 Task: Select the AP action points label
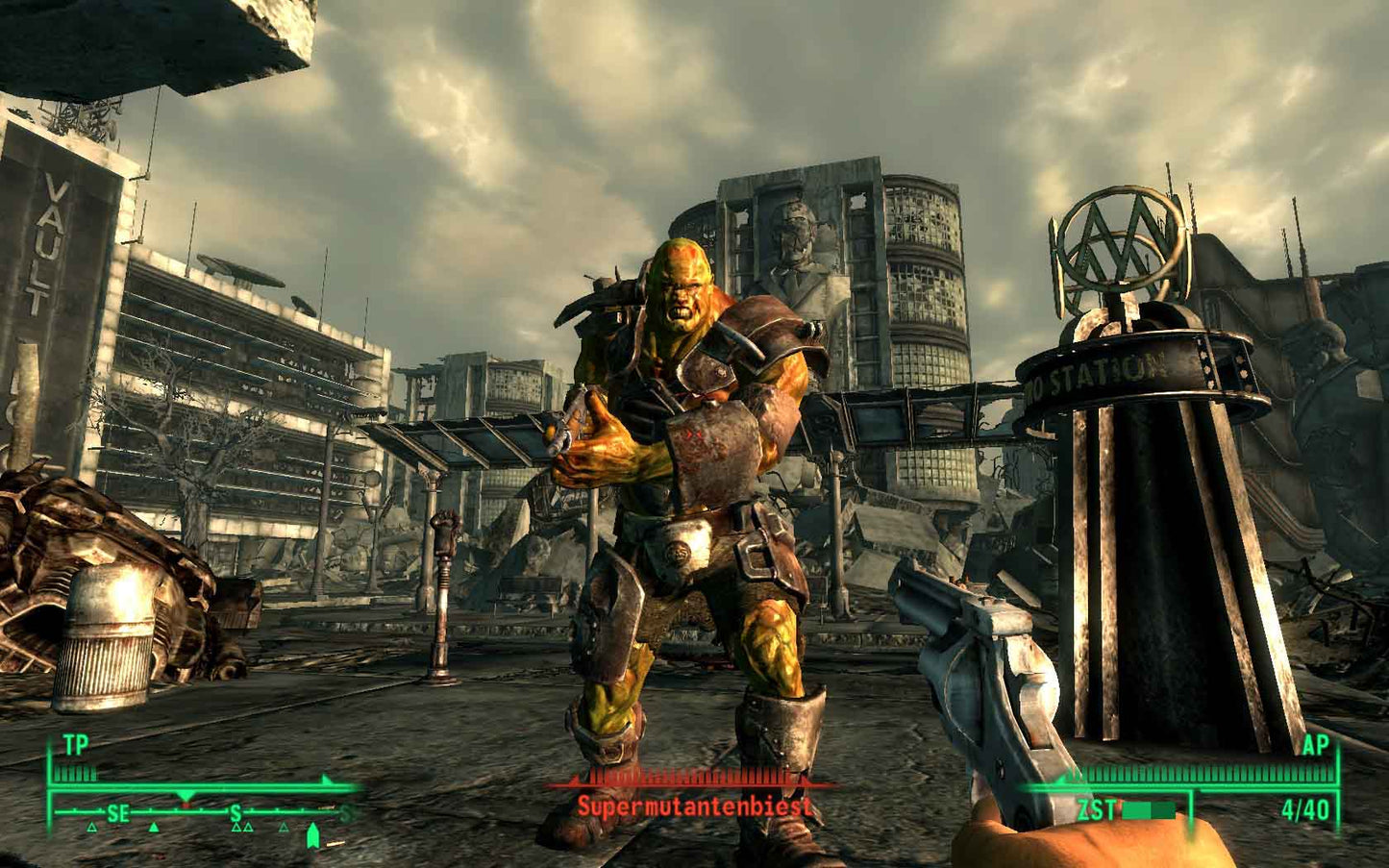tap(1317, 743)
